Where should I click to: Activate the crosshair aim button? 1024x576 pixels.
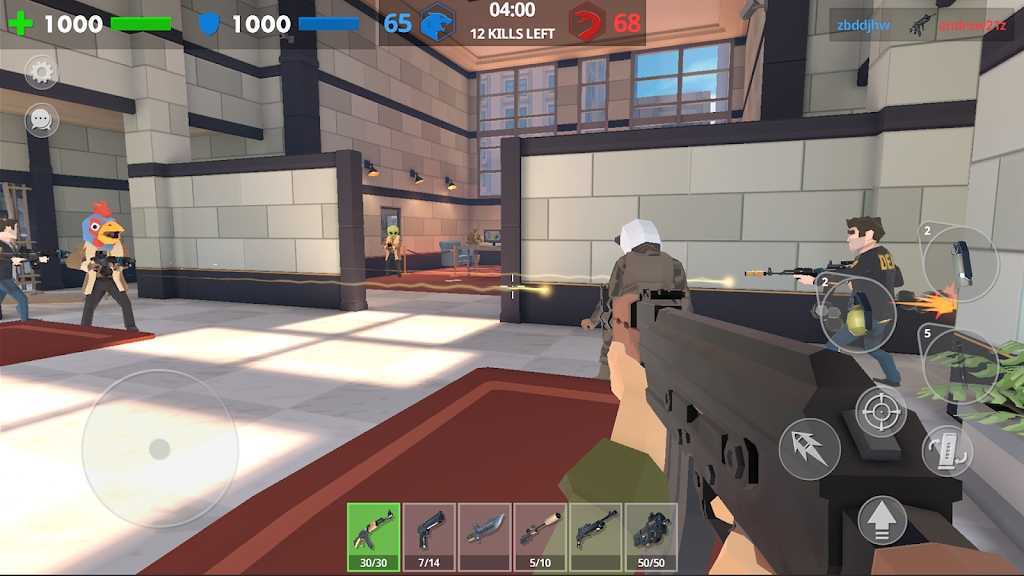[880, 411]
